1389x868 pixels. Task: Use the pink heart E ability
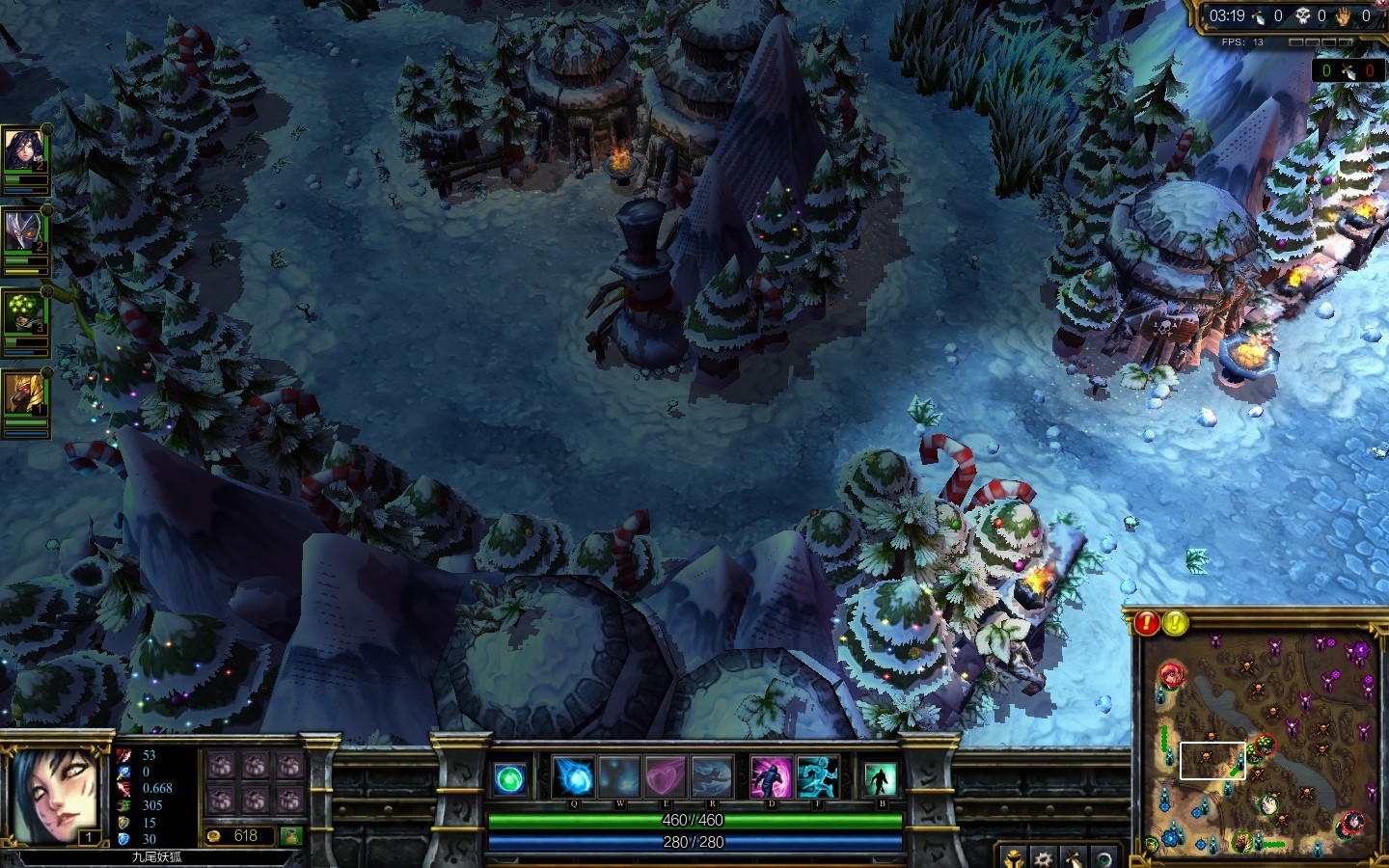click(x=666, y=777)
